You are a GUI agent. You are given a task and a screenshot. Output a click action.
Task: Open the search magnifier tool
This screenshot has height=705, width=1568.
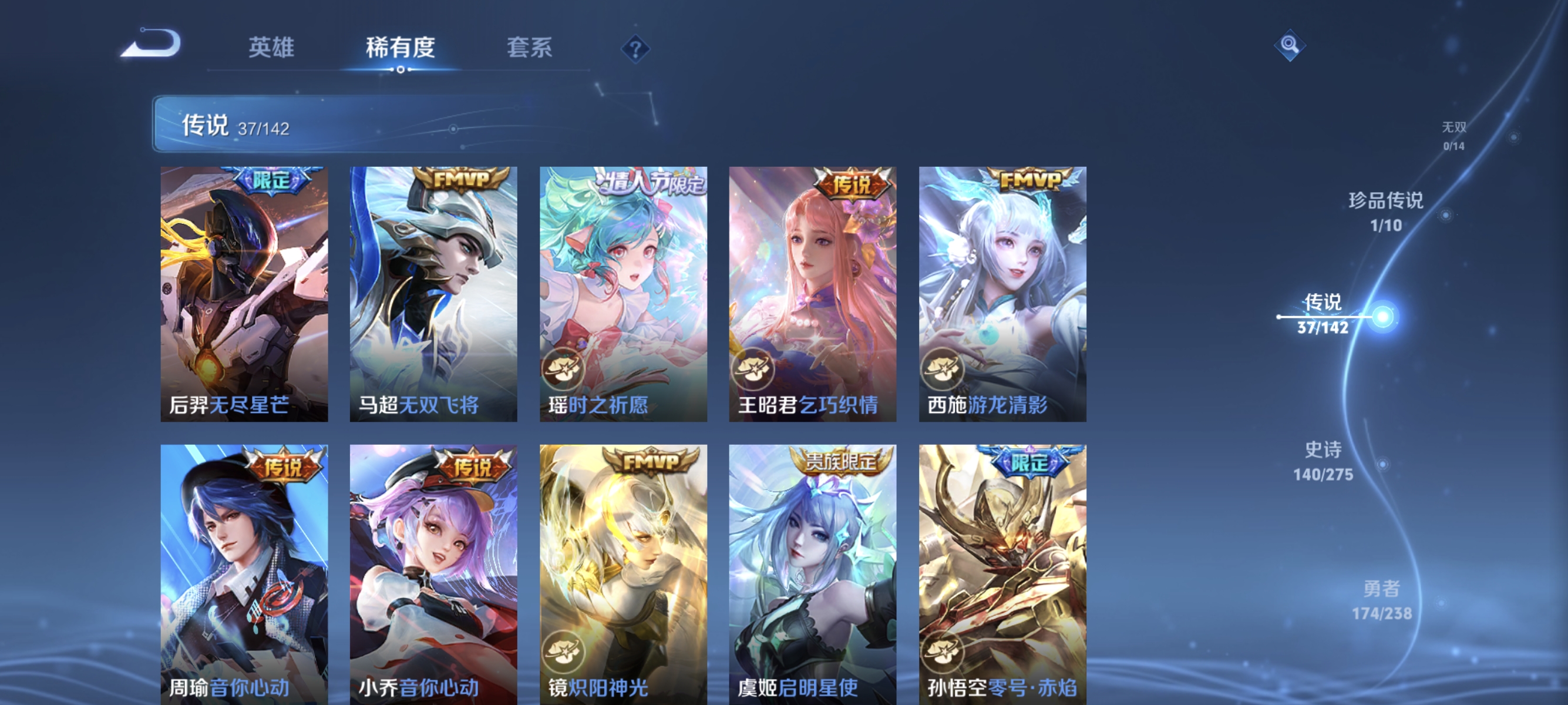[1290, 46]
